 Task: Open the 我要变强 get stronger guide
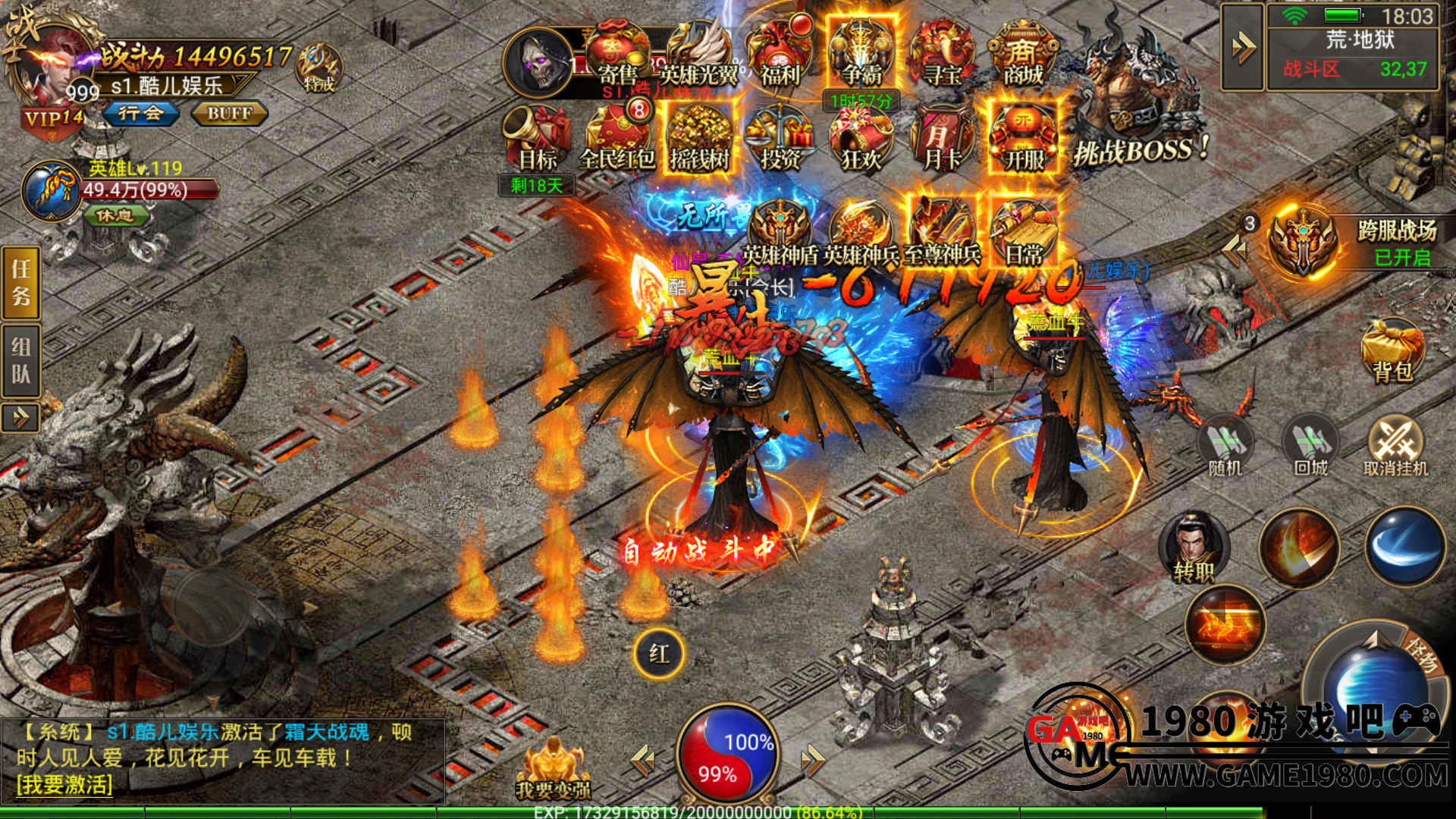[x=553, y=770]
